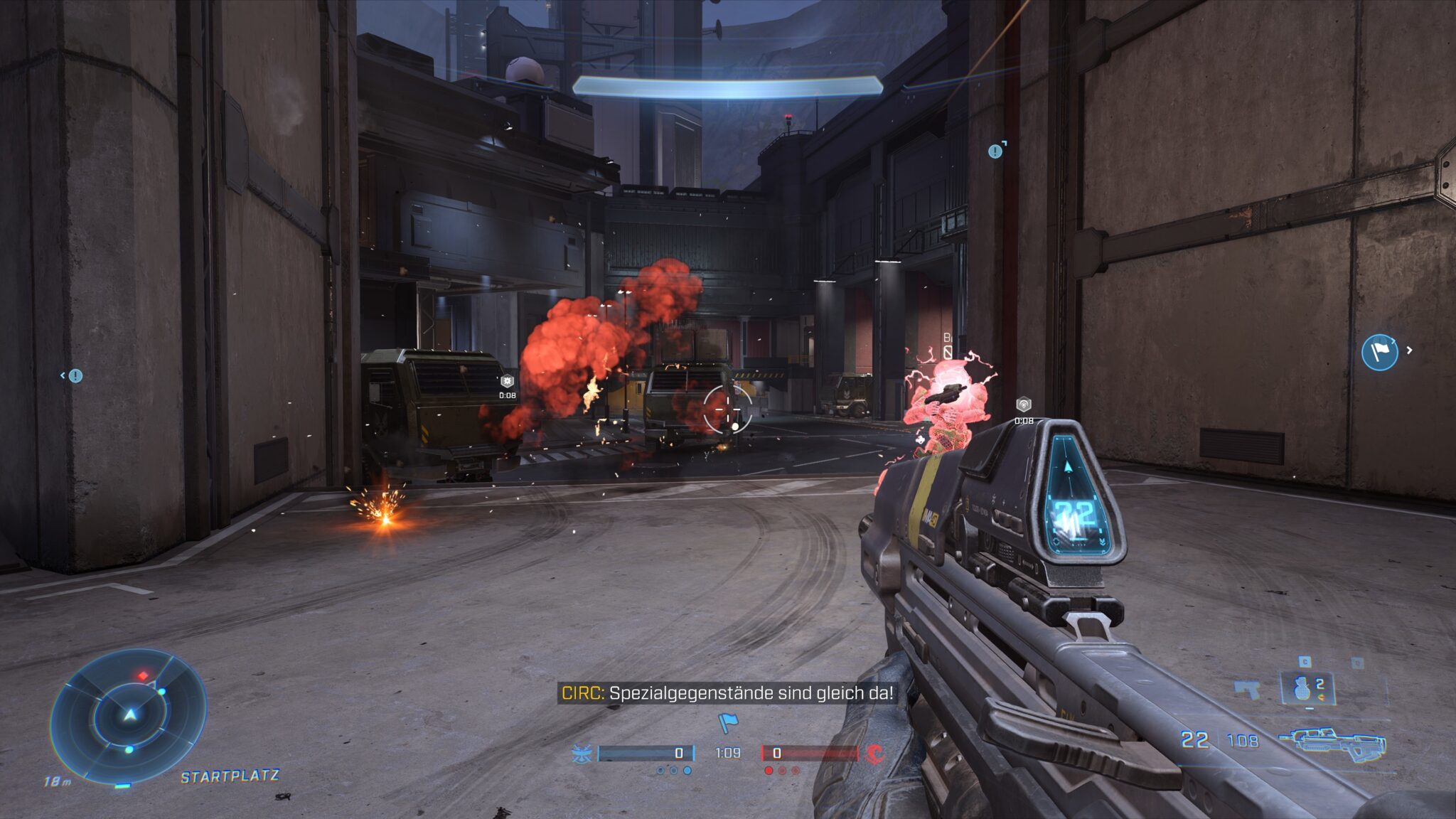Select the frag grenade slot
This screenshot has width=1456, height=819.
coord(1307,687)
